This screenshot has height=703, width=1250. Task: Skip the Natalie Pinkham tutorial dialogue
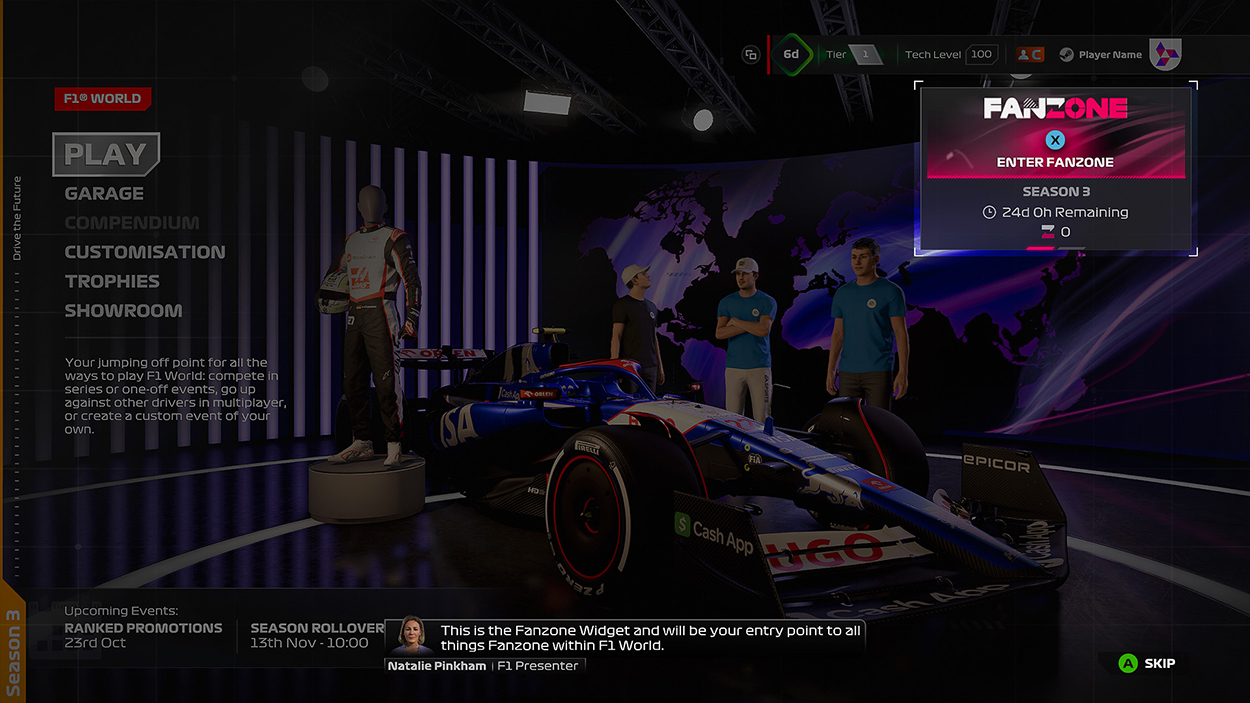click(1147, 663)
